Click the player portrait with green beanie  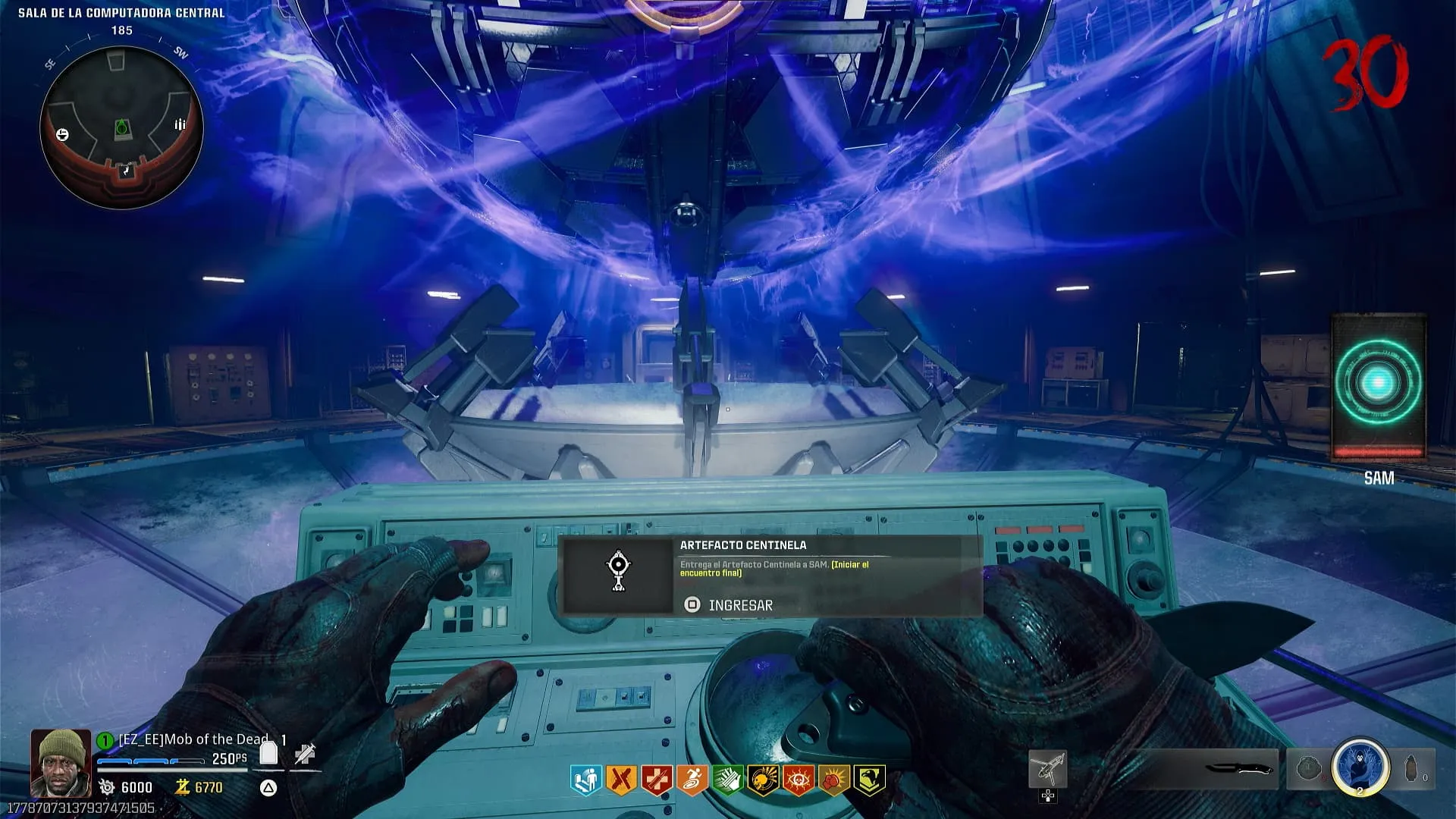tap(60, 762)
